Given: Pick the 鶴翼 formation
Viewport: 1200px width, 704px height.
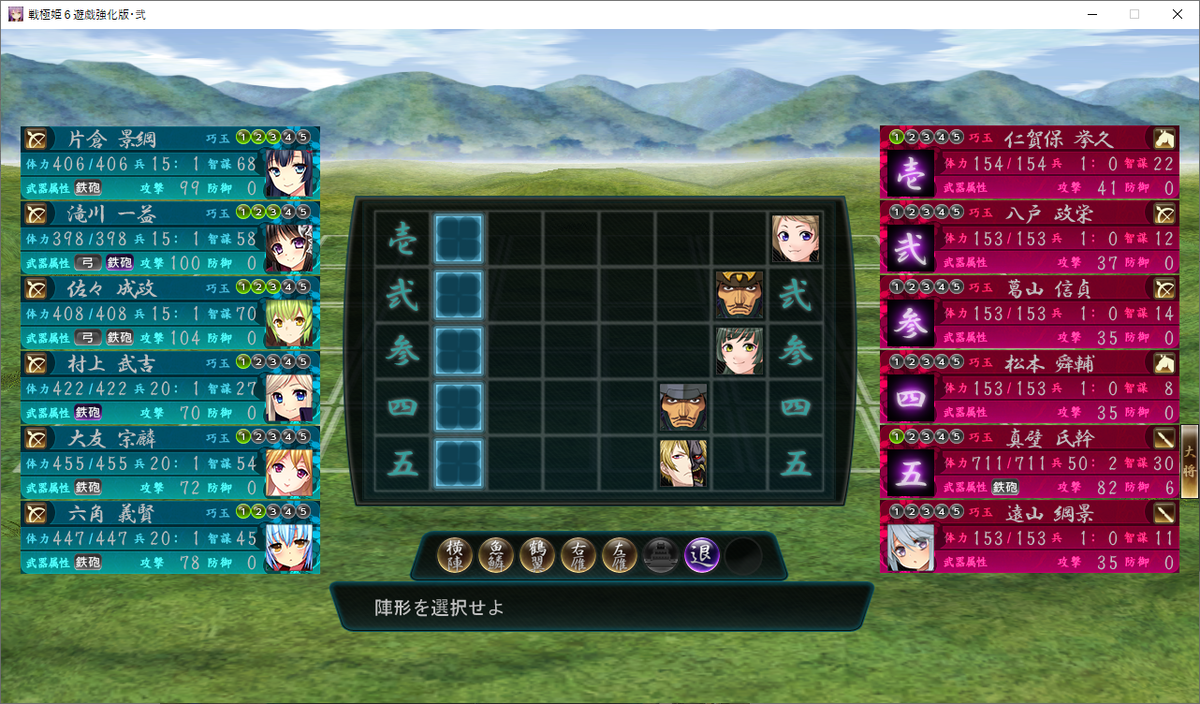Looking at the screenshot, I should pos(538,555).
